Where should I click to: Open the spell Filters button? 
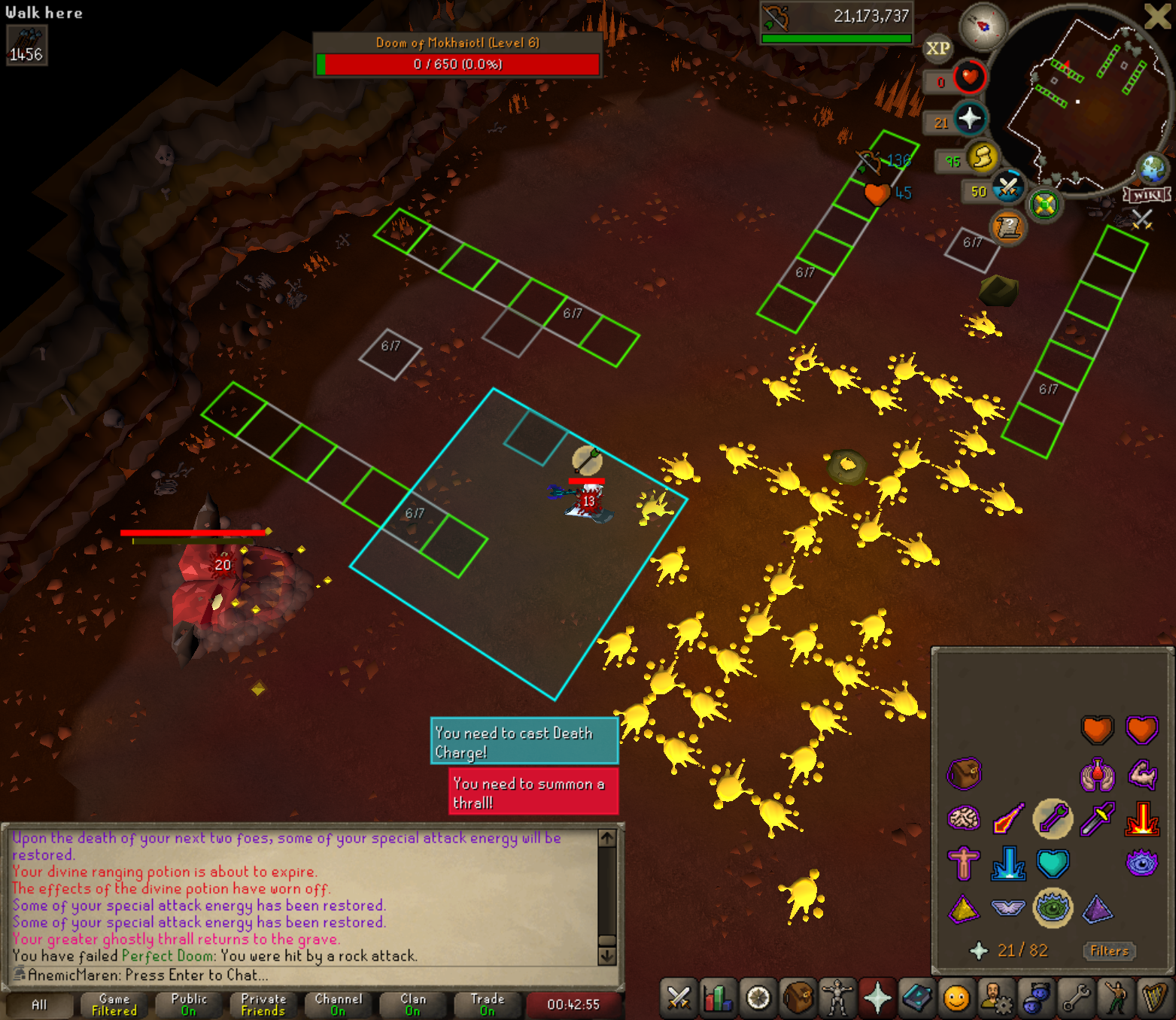pos(1109,951)
